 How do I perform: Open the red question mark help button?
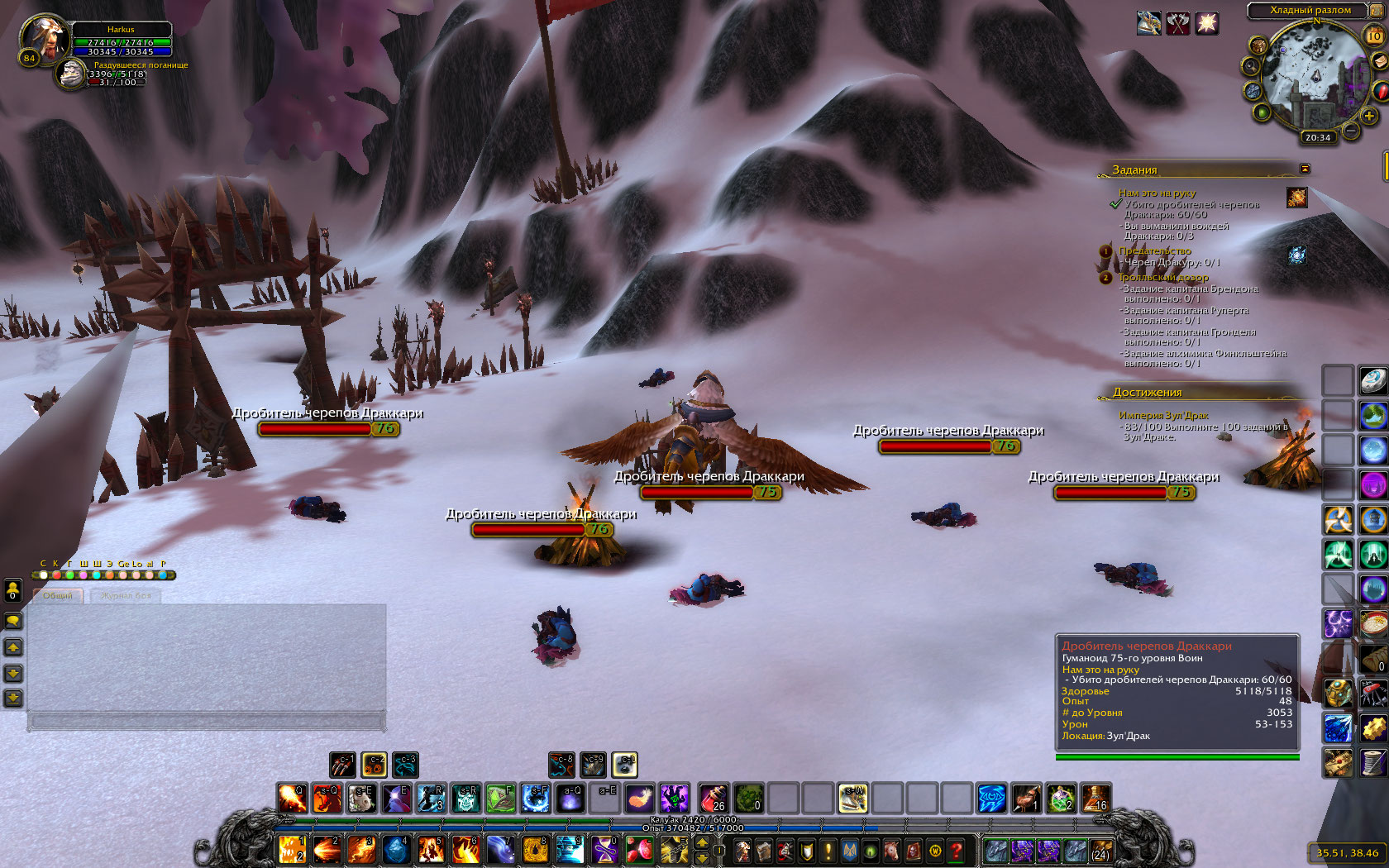[x=957, y=850]
